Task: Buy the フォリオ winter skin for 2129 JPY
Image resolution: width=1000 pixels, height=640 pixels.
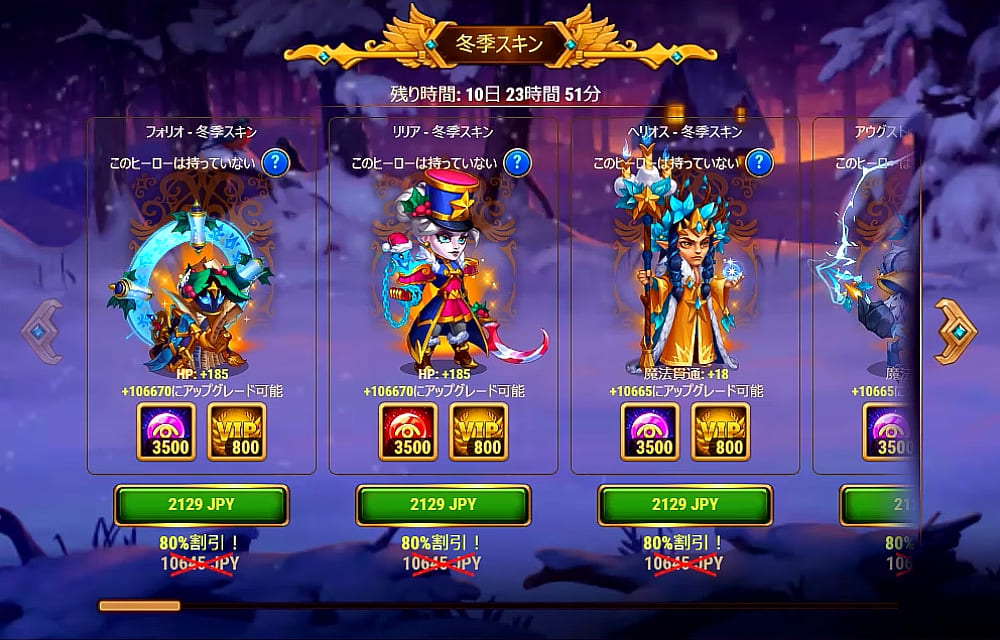Action: coord(201,504)
